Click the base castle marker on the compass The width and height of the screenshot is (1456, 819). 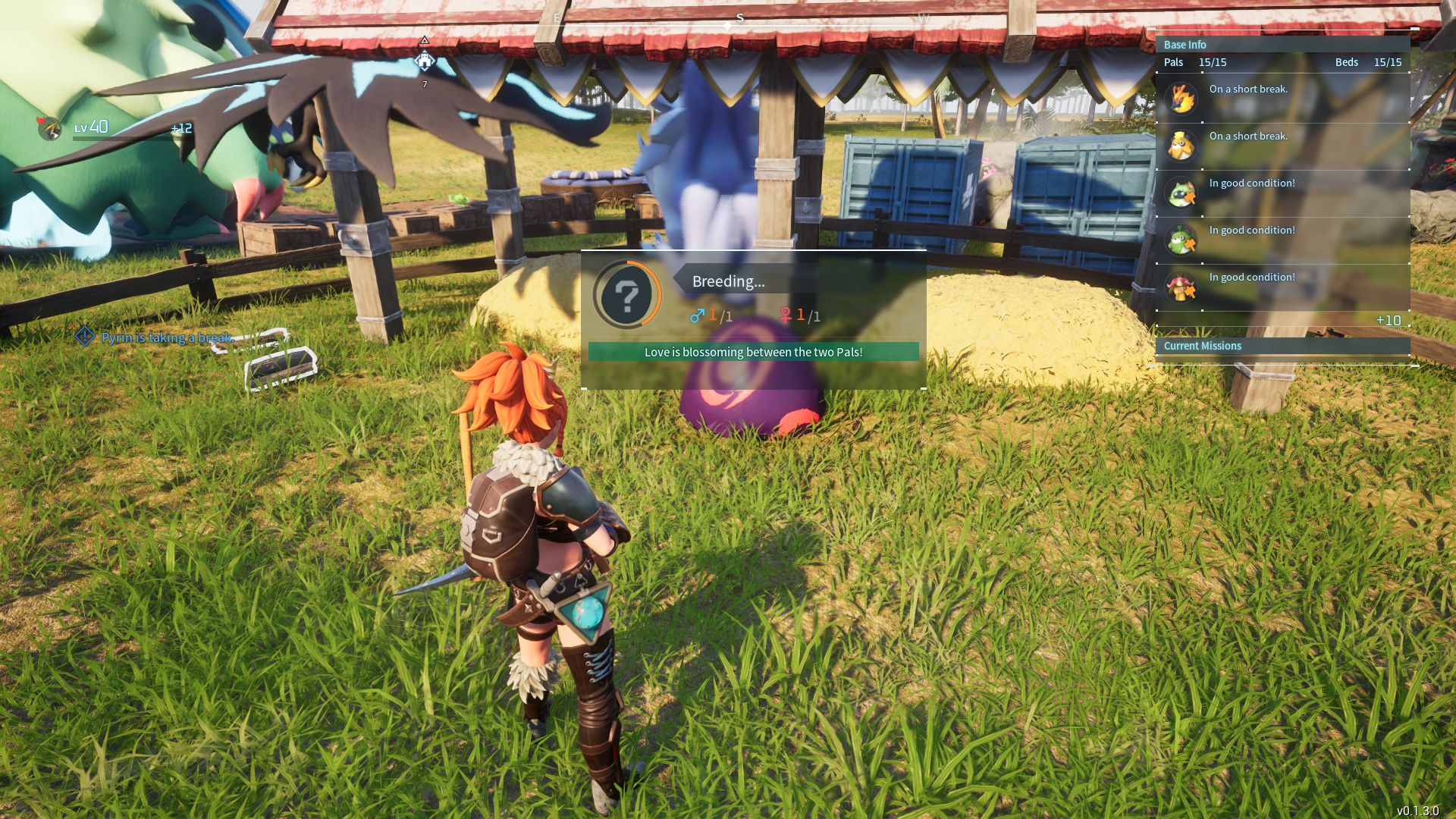coord(425,61)
